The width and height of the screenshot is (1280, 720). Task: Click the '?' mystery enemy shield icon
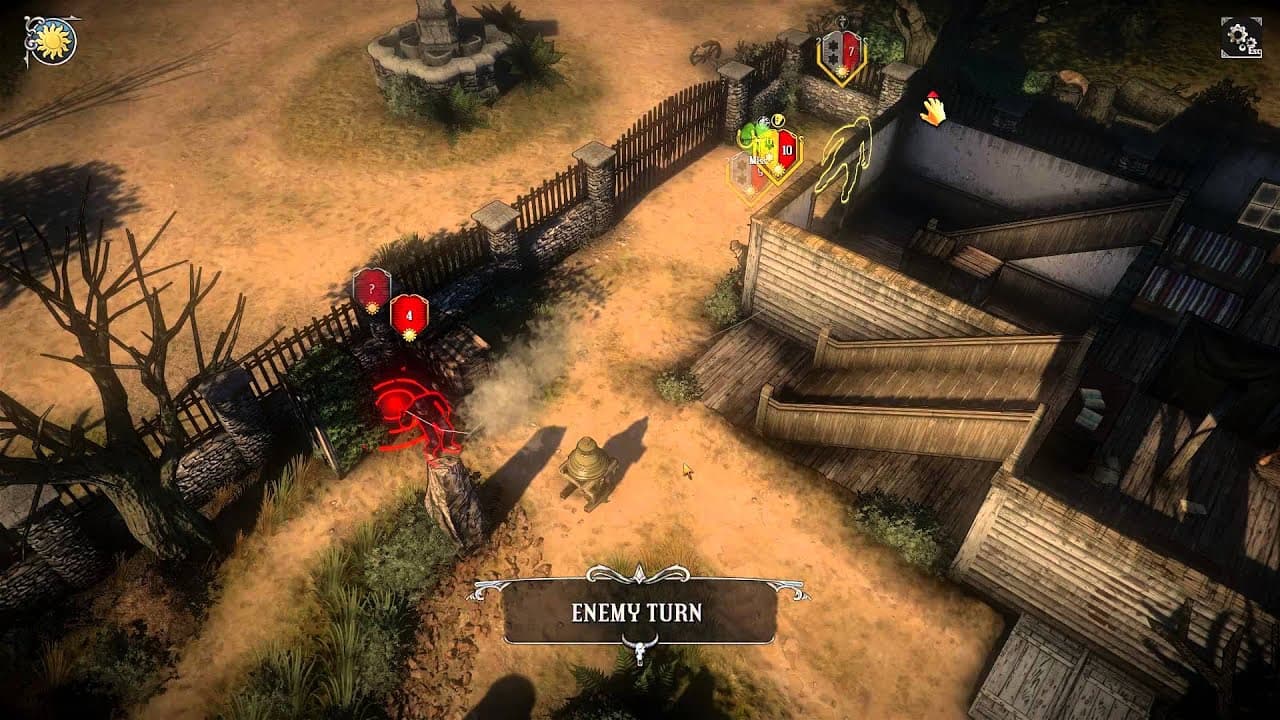(x=372, y=288)
